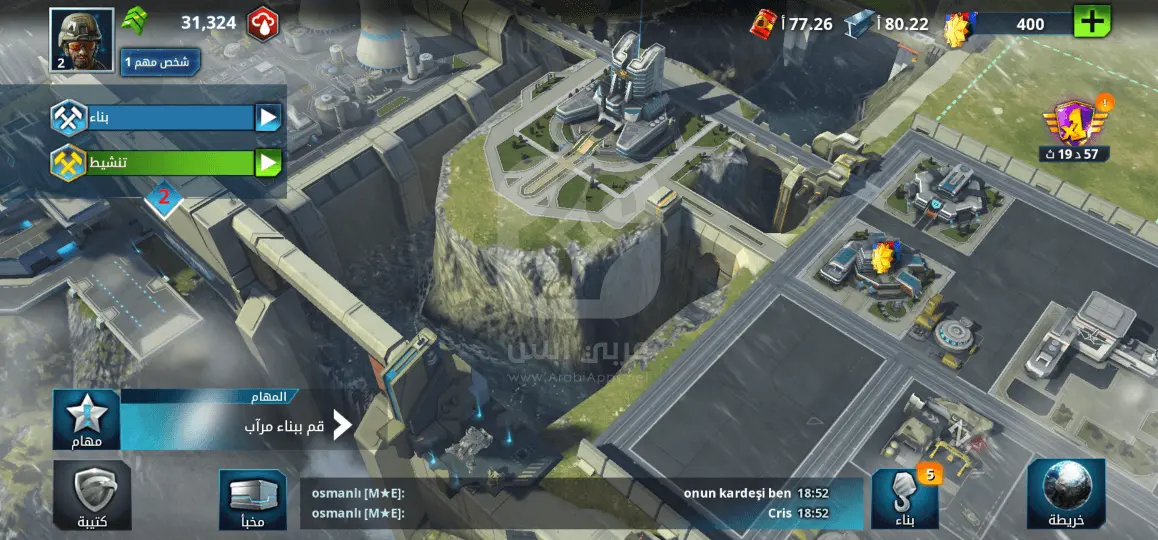Tap the blue diamond notification badge
This screenshot has width=1158, height=540.
click(164, 198)
